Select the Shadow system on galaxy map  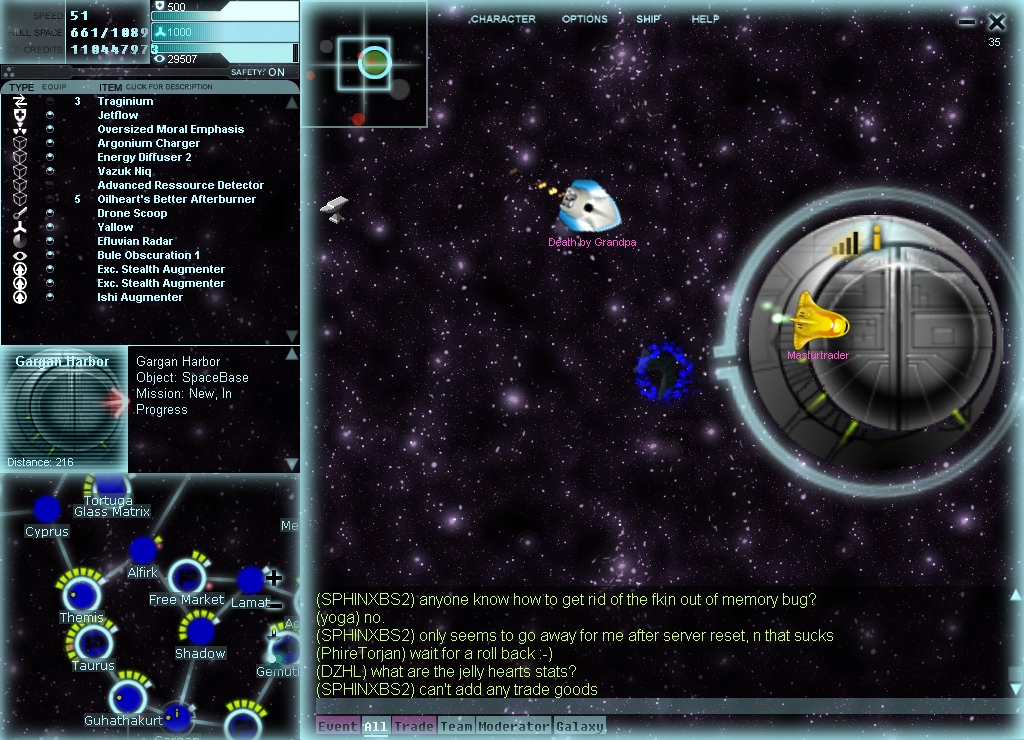(x=200, y=632)
